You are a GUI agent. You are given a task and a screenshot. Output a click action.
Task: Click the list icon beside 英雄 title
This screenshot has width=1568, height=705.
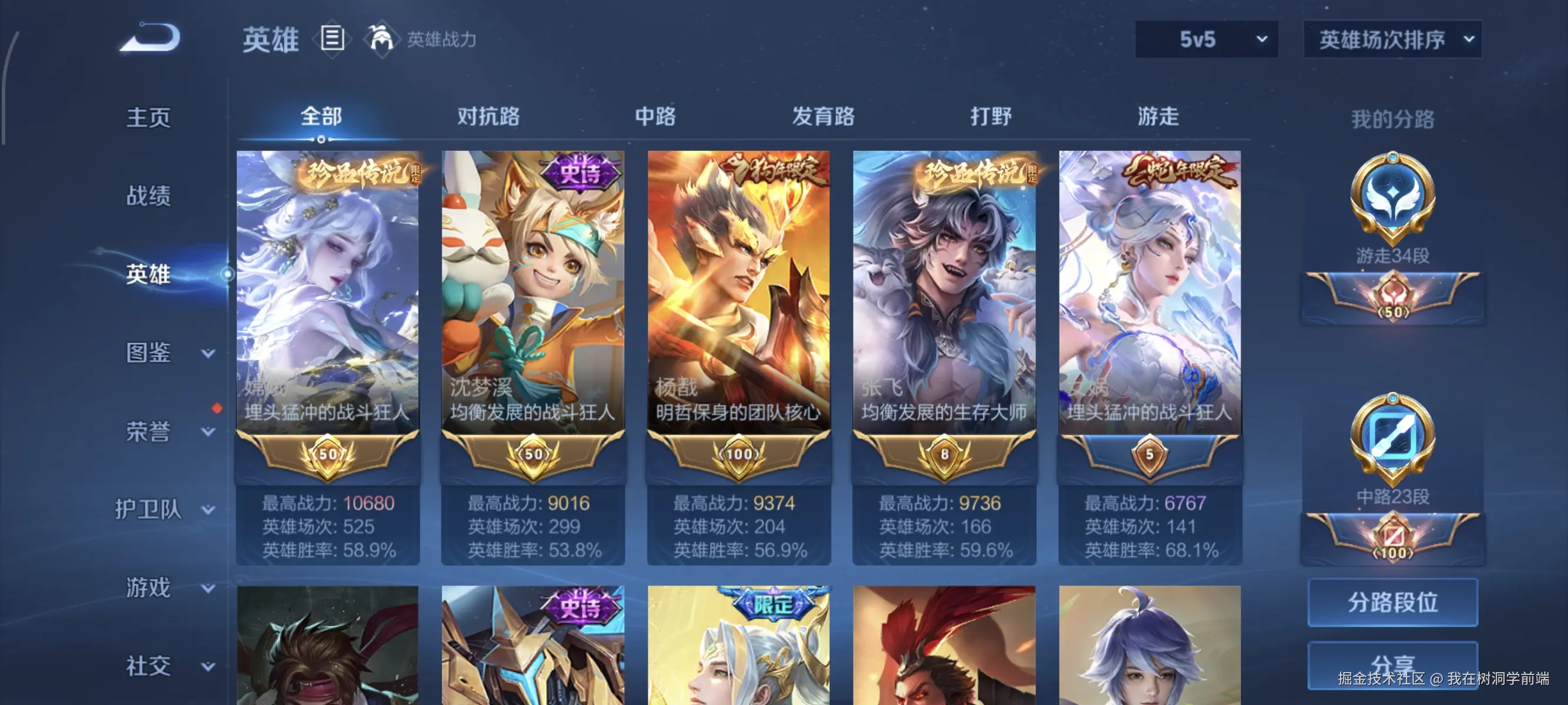point(332,39)
